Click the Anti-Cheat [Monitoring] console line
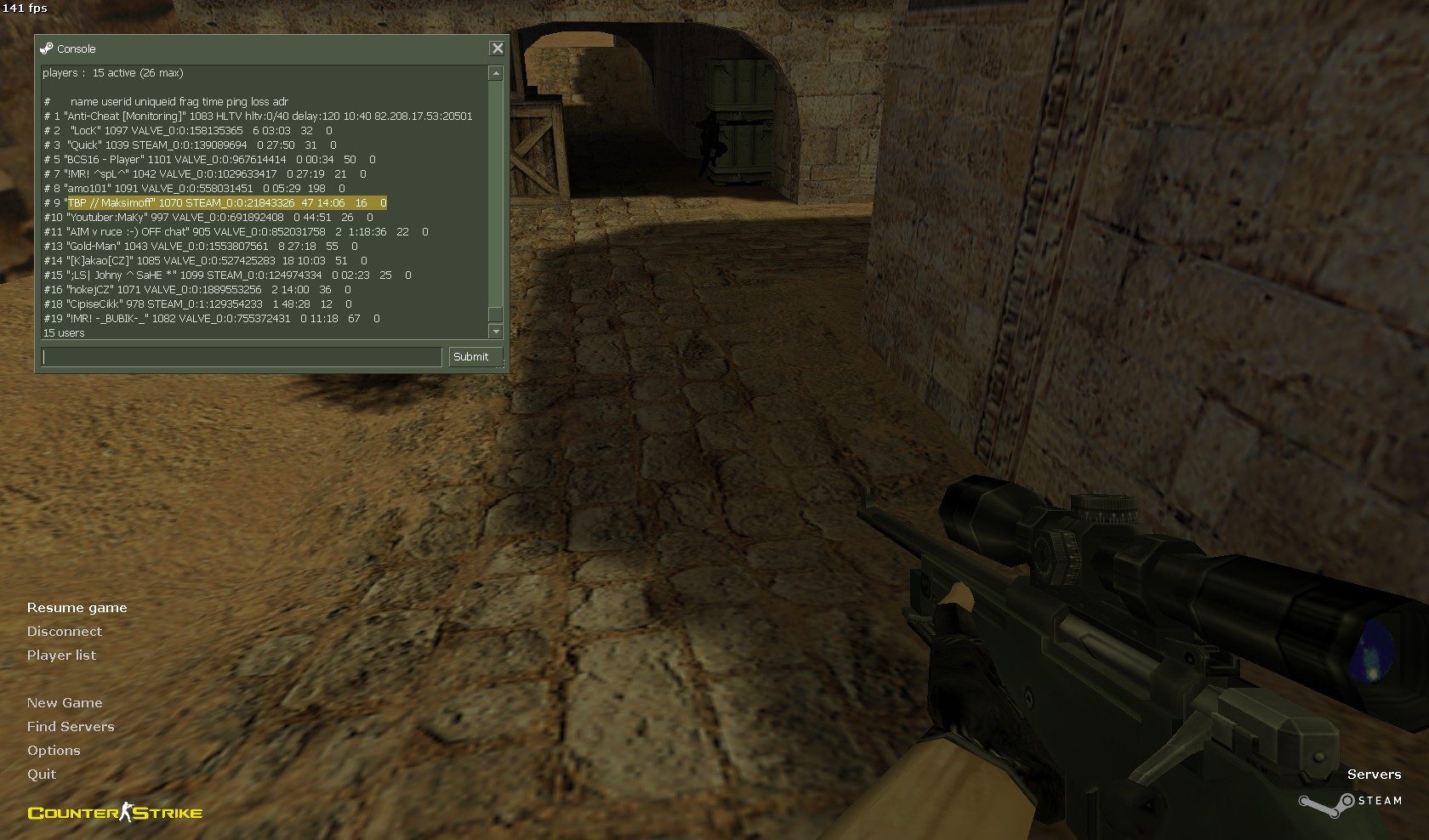 [x=258, y=116]
